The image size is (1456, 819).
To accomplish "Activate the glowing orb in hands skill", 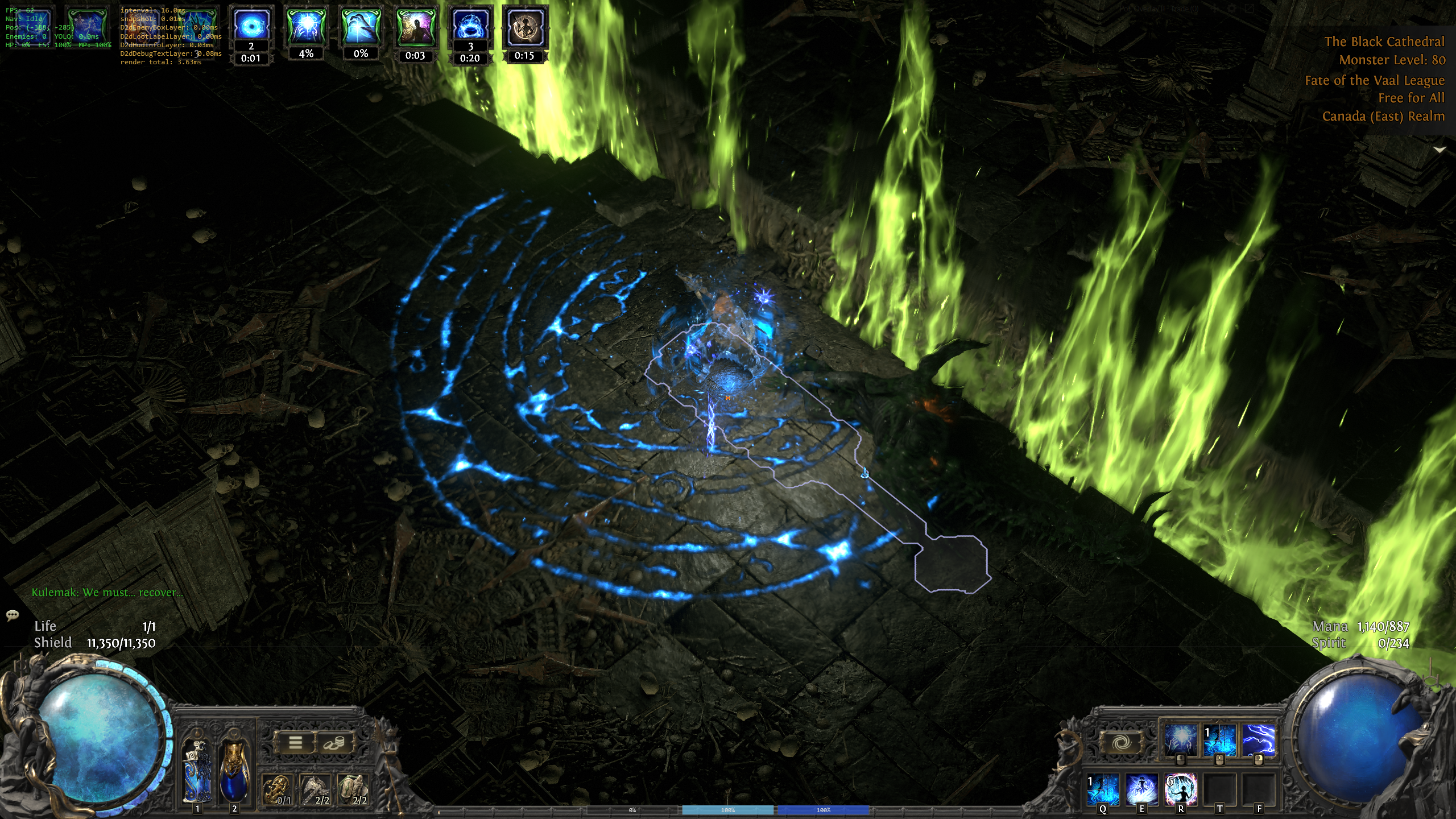I will pos(1180,741).
